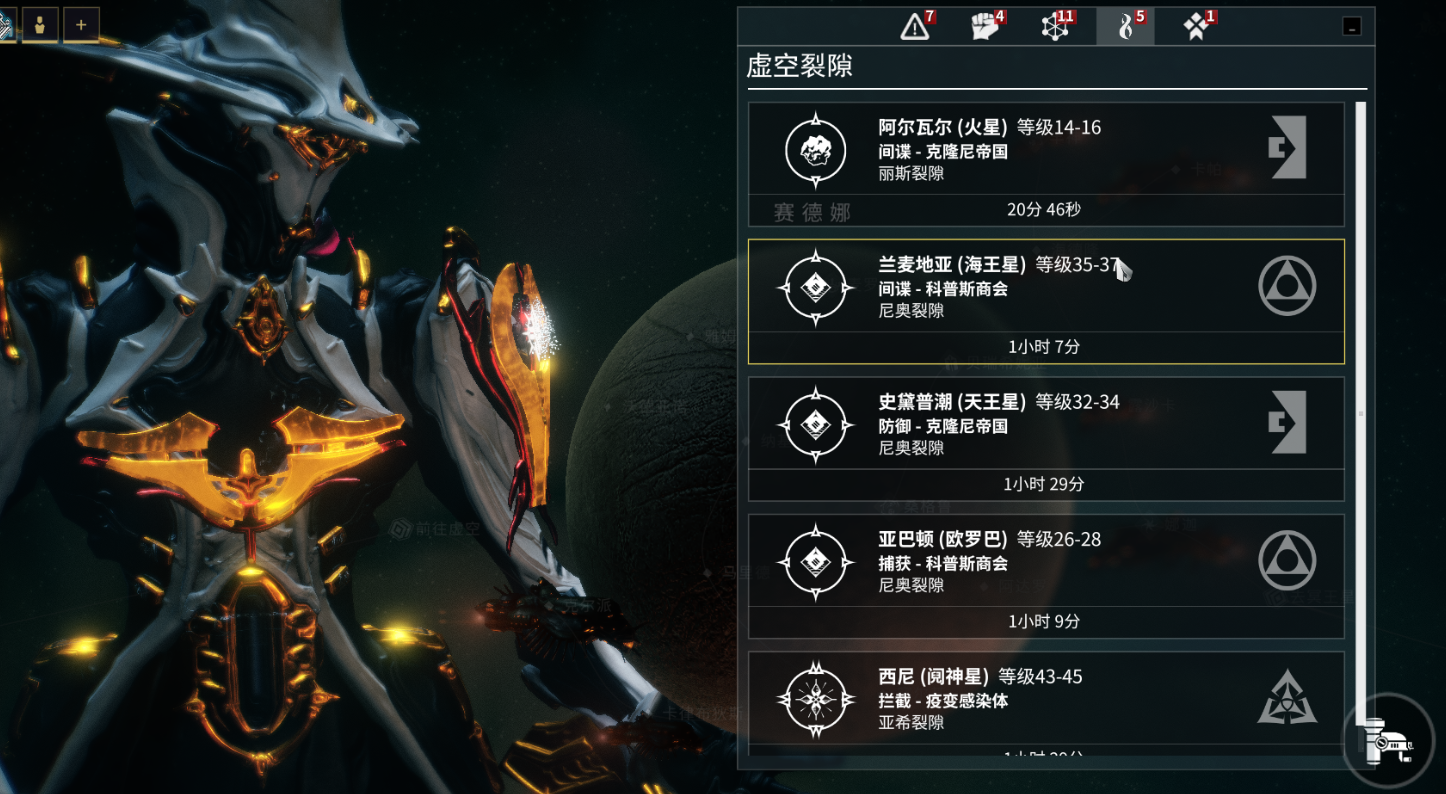Click the player silhouette squad slot

[40, 25]
